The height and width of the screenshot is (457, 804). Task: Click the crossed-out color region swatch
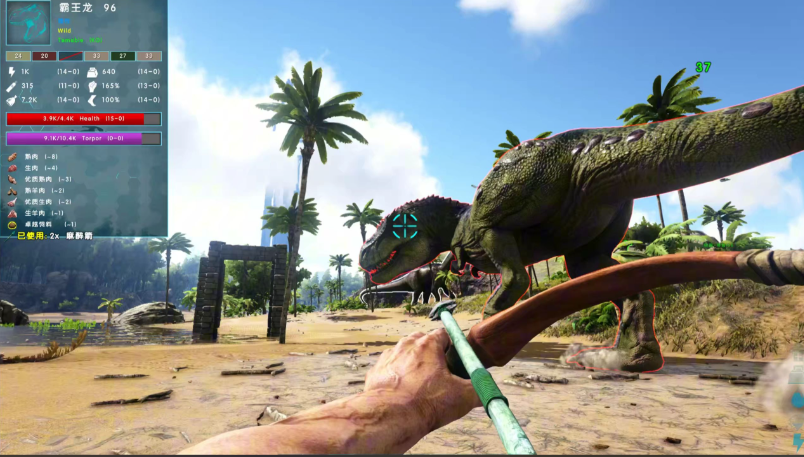tap(70, 56)
